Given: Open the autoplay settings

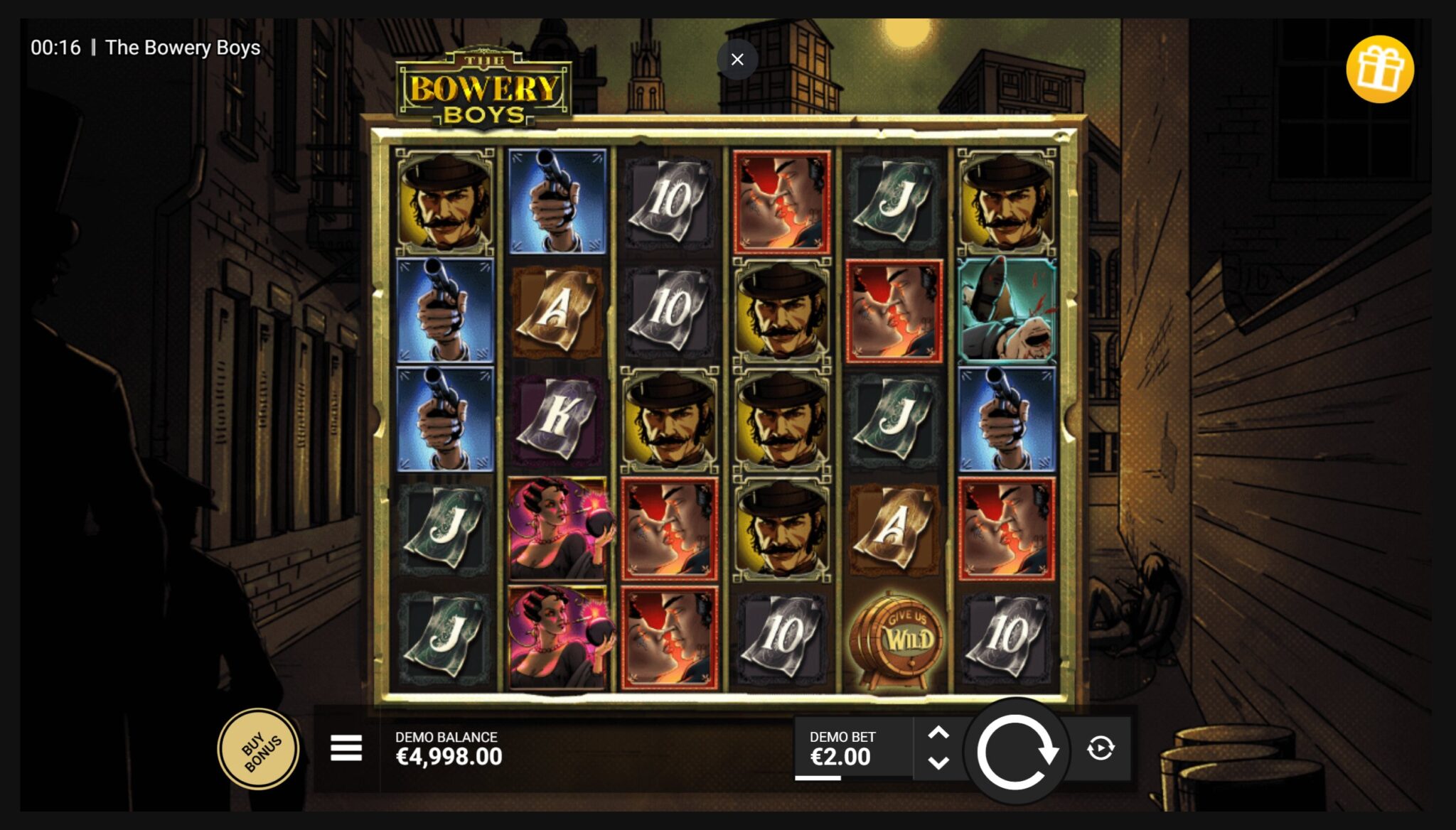Looking at the screenshot, I should (x=1101, y=748).
